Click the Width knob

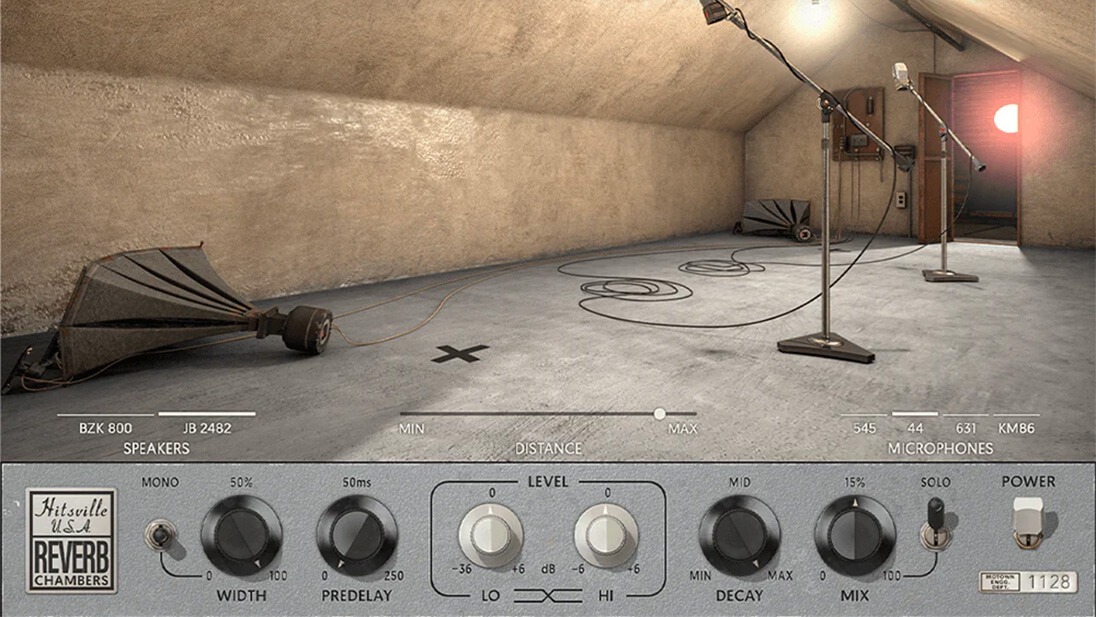(x=241, y=535)
